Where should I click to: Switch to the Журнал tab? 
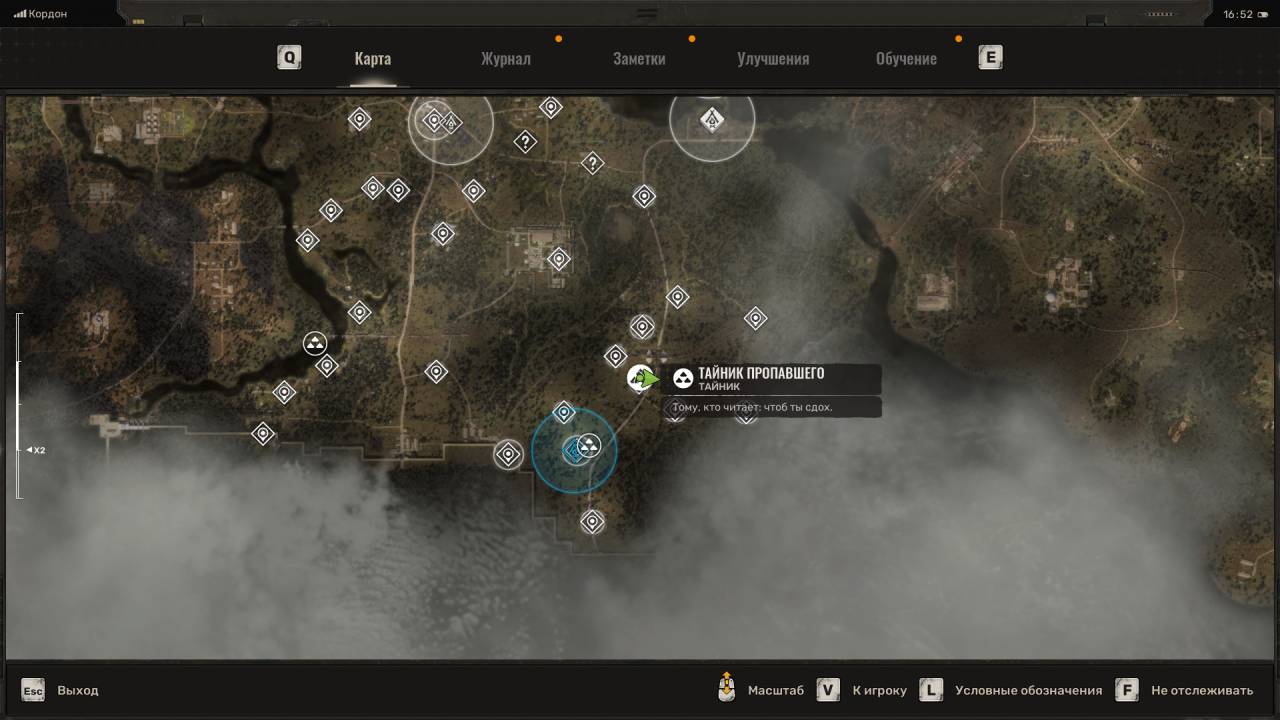point(505,58)
